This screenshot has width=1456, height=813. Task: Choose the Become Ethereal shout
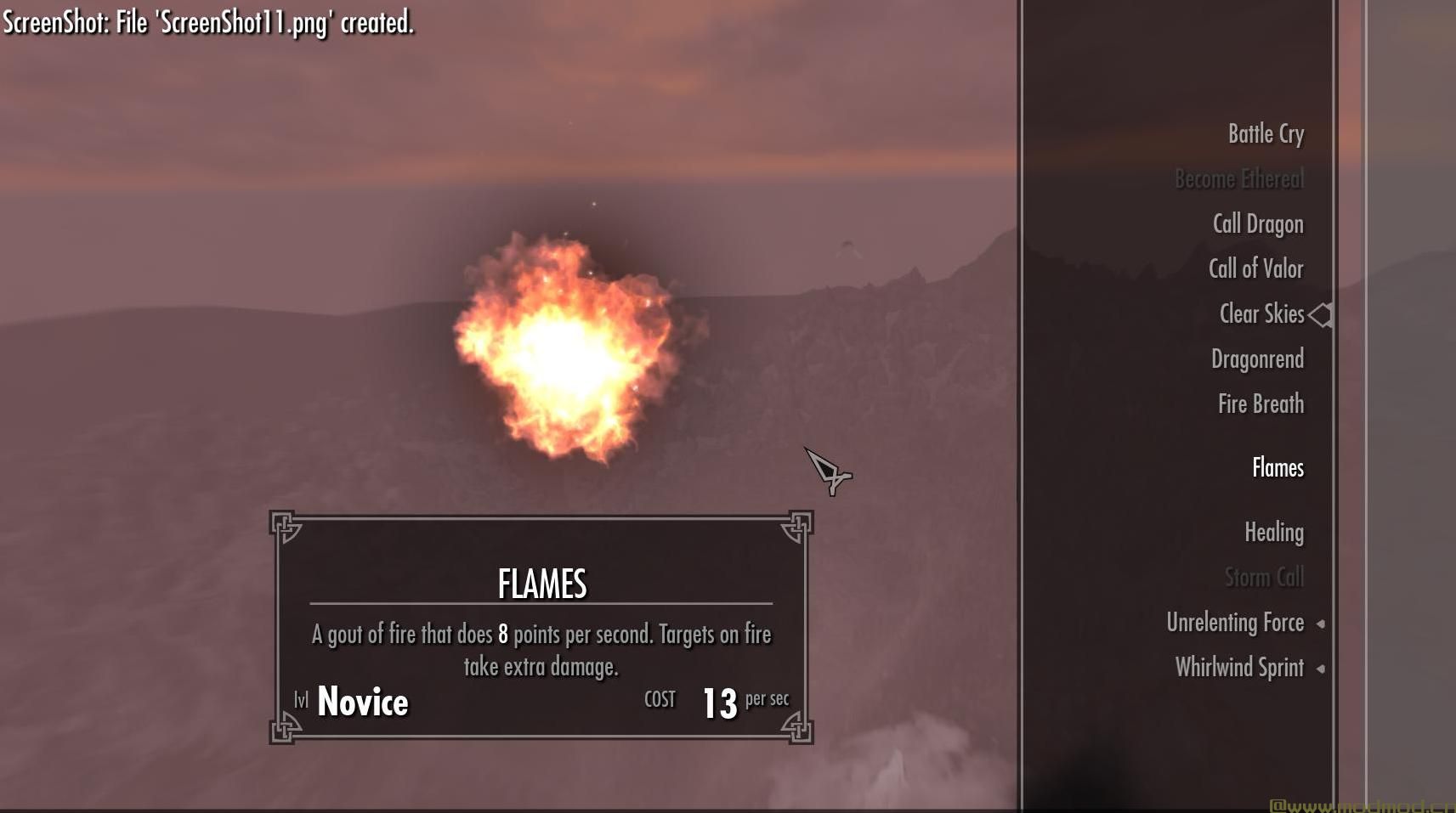[1238, 179]
